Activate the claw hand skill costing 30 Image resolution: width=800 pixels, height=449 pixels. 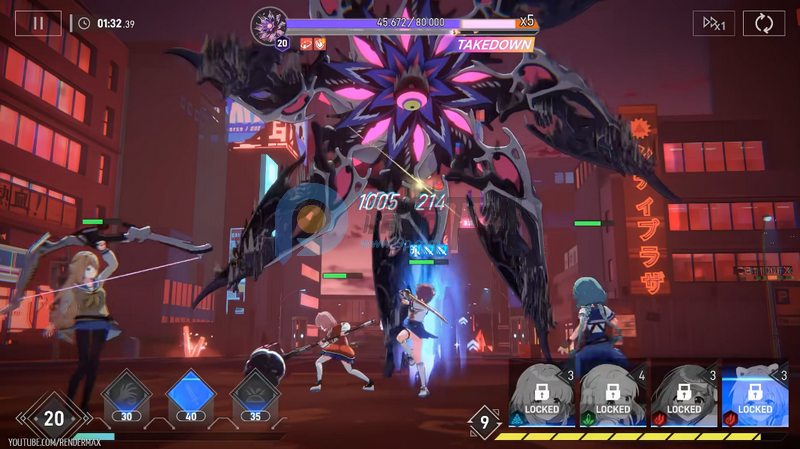(127, 394)
